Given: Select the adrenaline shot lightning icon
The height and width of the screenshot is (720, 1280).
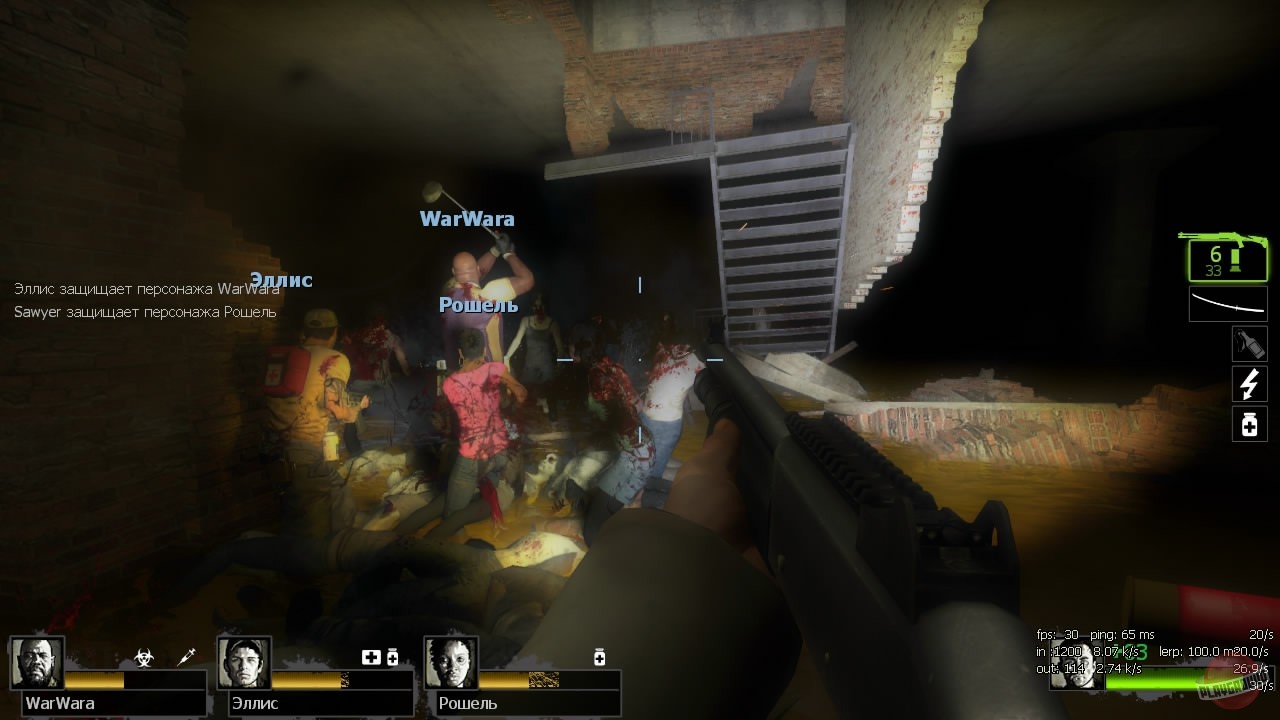Looking at the screenshot, I should (x=1249, y=383).
